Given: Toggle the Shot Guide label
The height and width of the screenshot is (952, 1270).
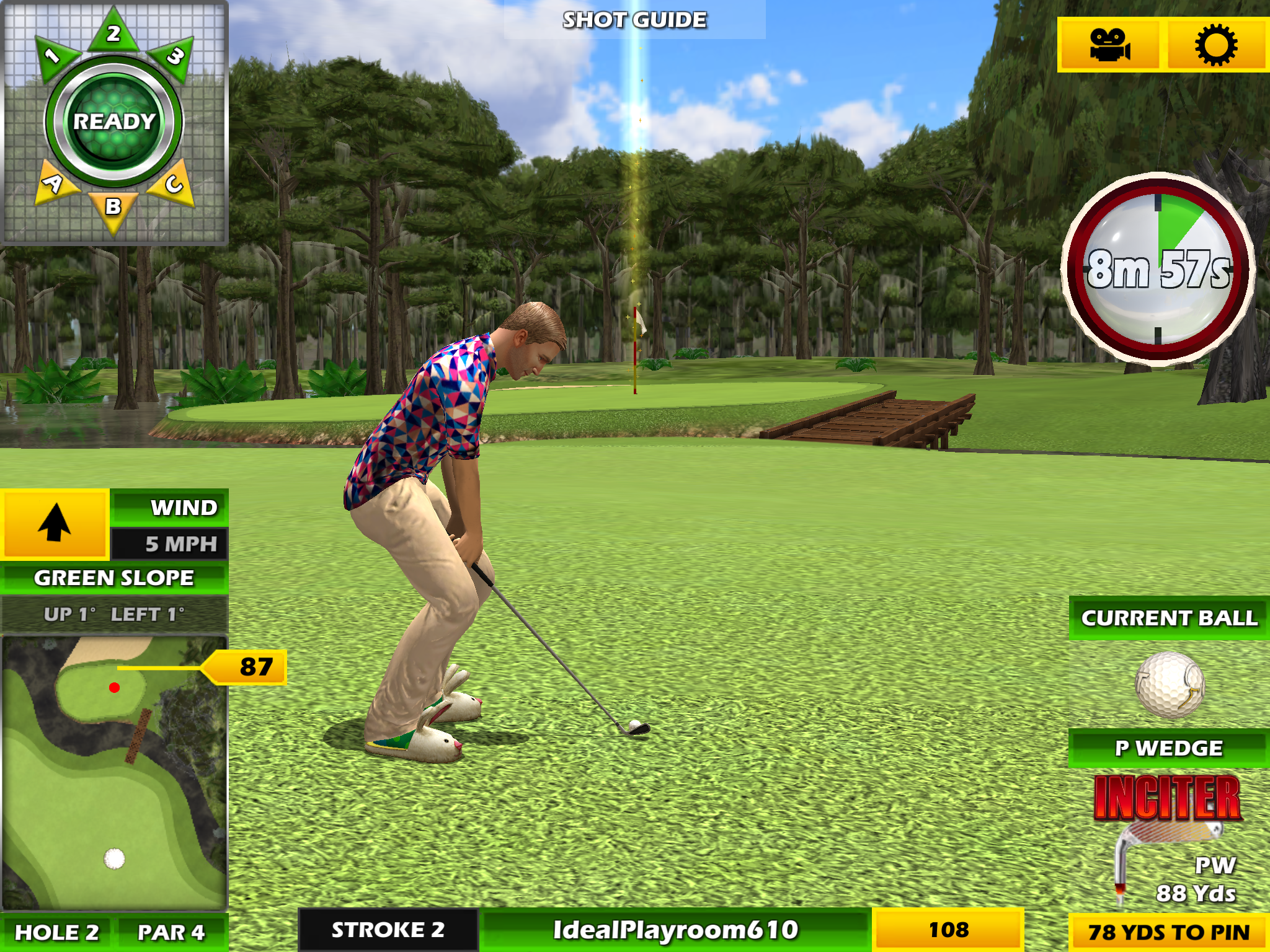Looking at the screenshot, I should [x=634, y=20].
